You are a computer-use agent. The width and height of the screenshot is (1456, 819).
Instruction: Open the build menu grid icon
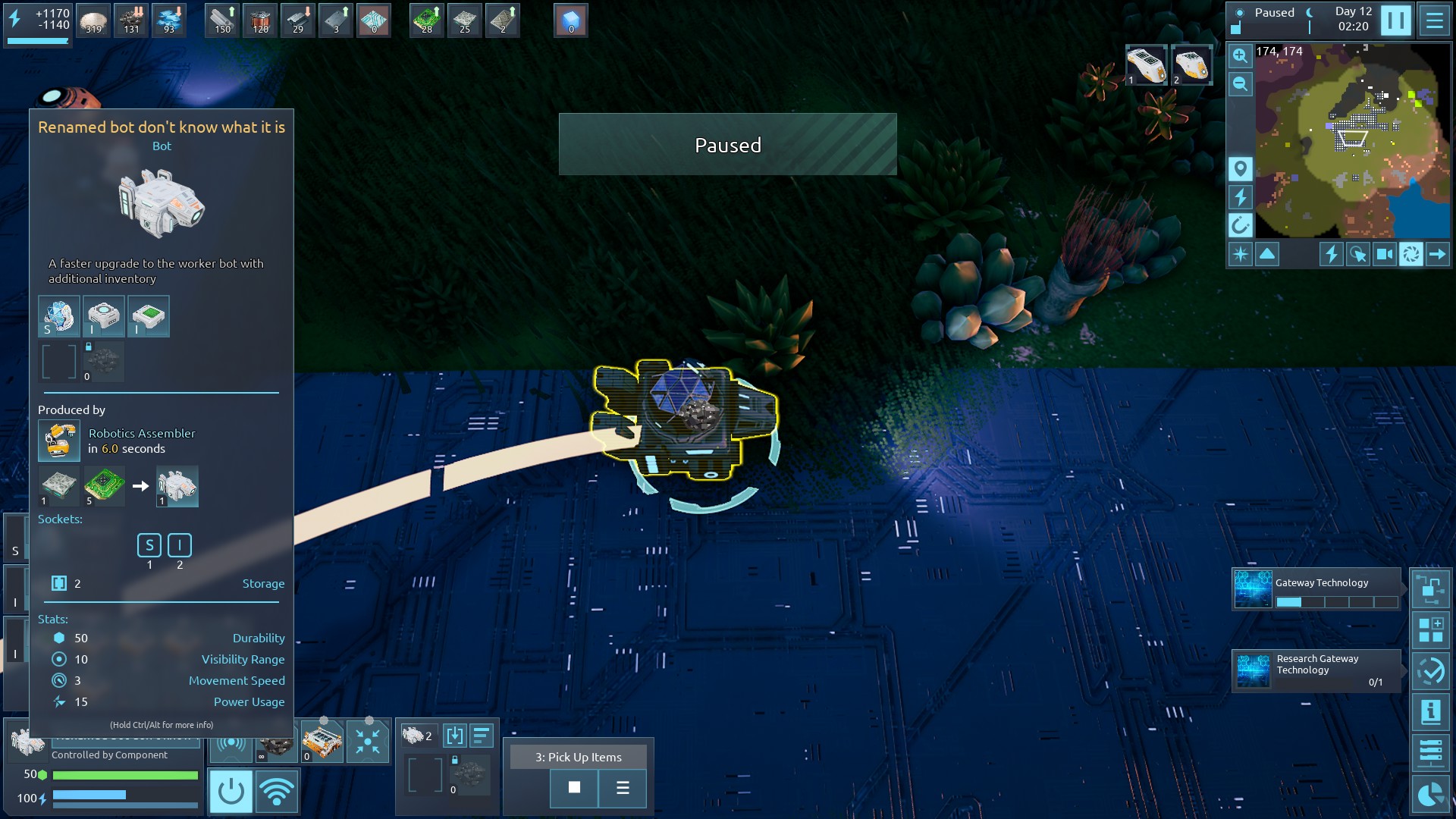click(1430, 629)
